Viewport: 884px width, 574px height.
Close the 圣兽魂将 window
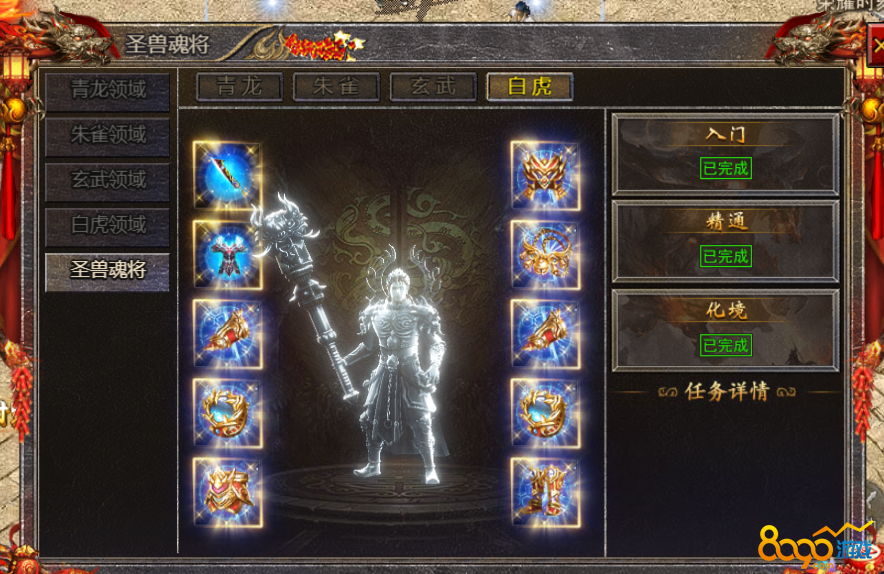tap(874, 49)
